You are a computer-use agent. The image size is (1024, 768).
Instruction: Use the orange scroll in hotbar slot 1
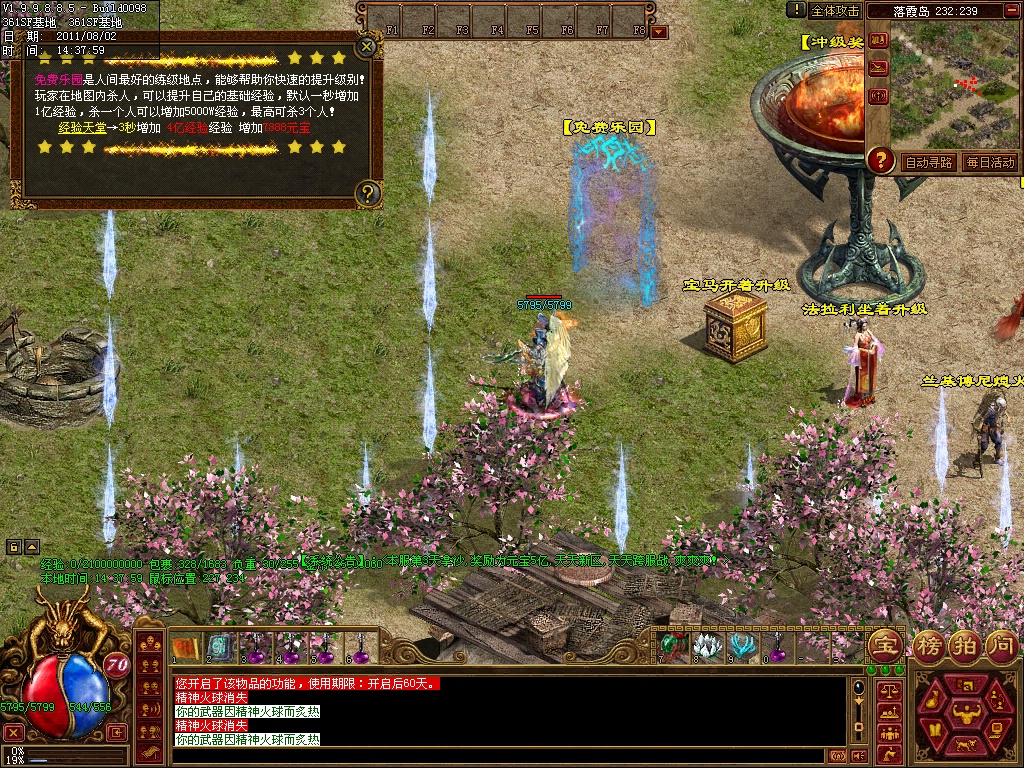tap(185, 648)
